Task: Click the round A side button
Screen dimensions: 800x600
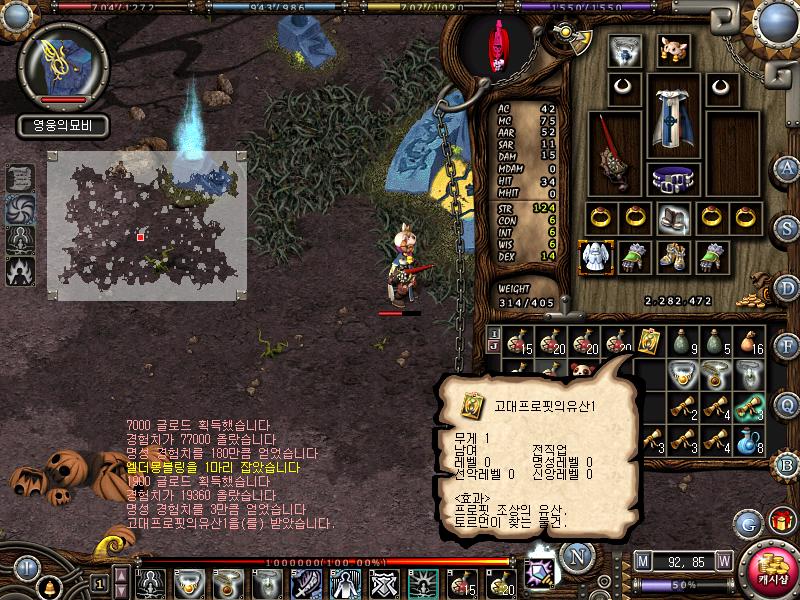Action: point(787,168)
